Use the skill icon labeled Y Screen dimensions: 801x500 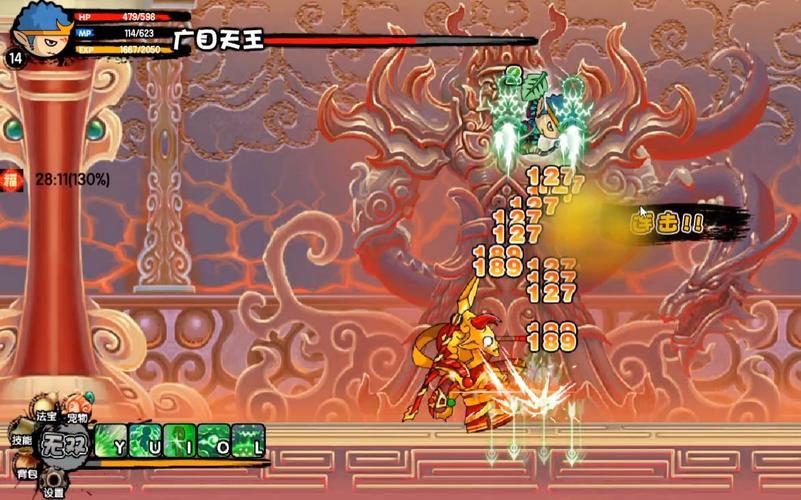pyautogui.click(x=112, y=441)
